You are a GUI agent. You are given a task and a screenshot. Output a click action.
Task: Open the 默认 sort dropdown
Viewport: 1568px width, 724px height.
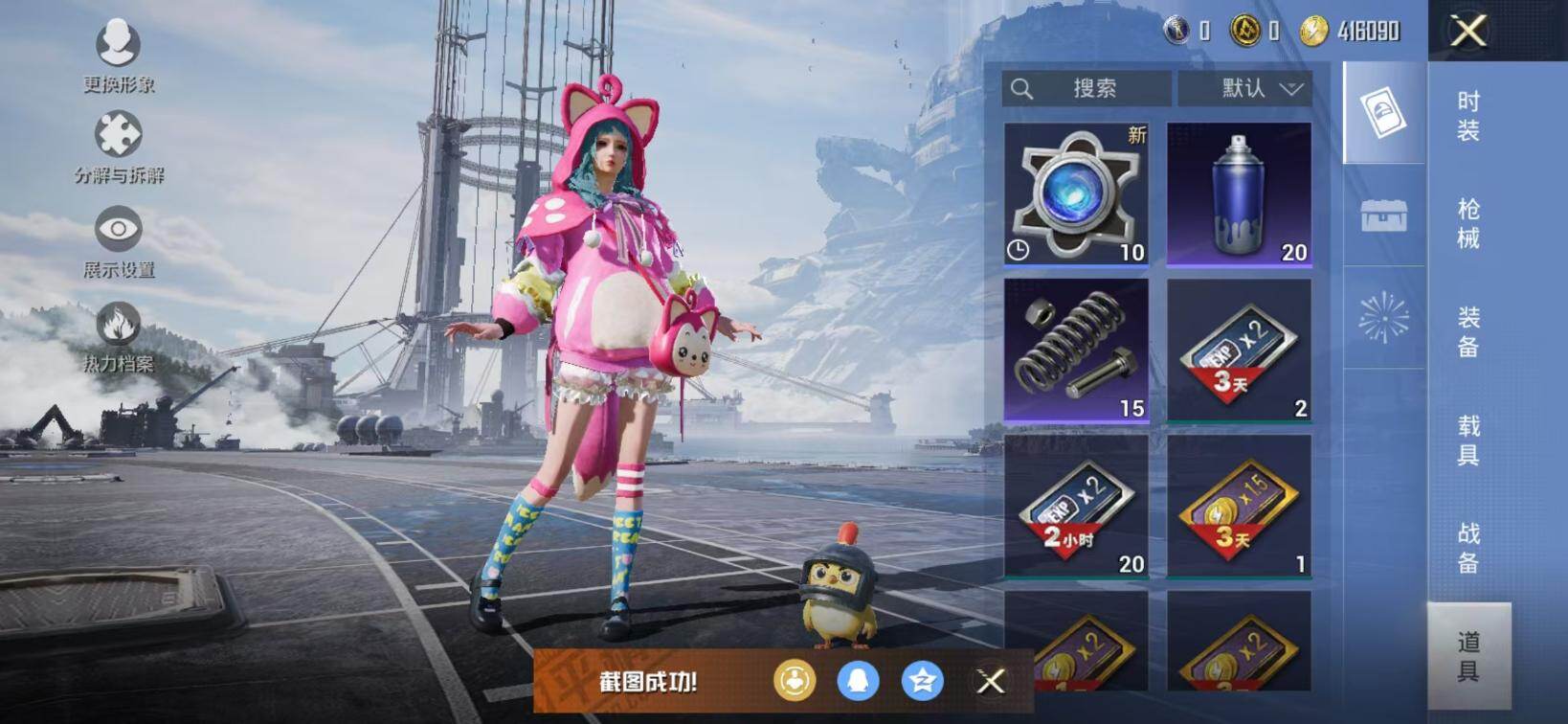click(1244, 89)
